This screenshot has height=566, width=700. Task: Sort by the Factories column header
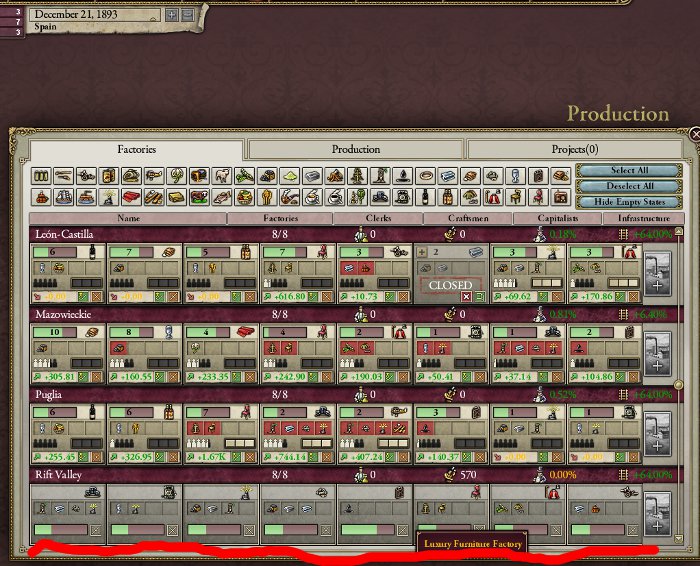pyautogui.click(x=281, y=217)
